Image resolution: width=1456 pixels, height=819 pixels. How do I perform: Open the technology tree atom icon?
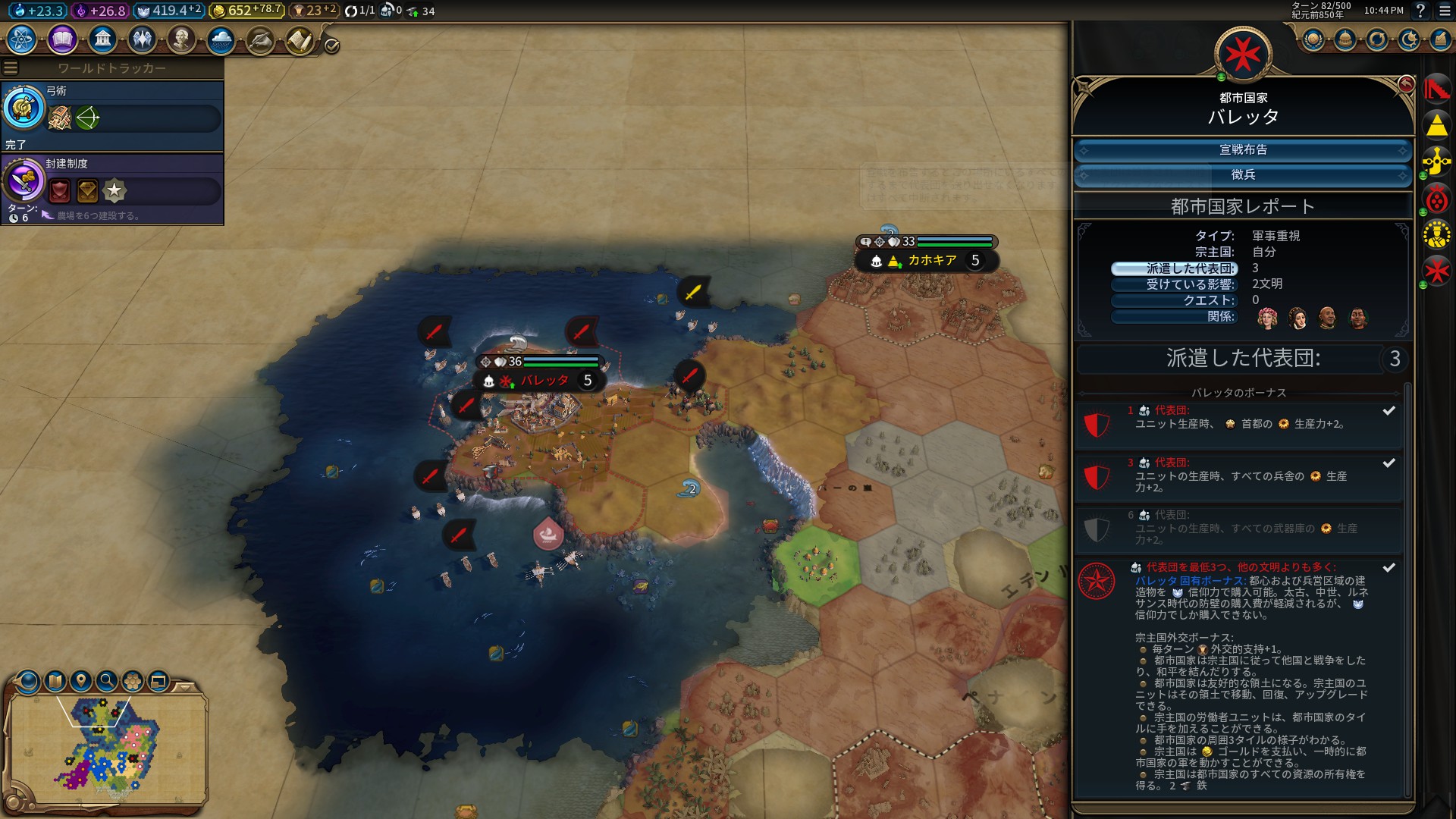(22, 39)
